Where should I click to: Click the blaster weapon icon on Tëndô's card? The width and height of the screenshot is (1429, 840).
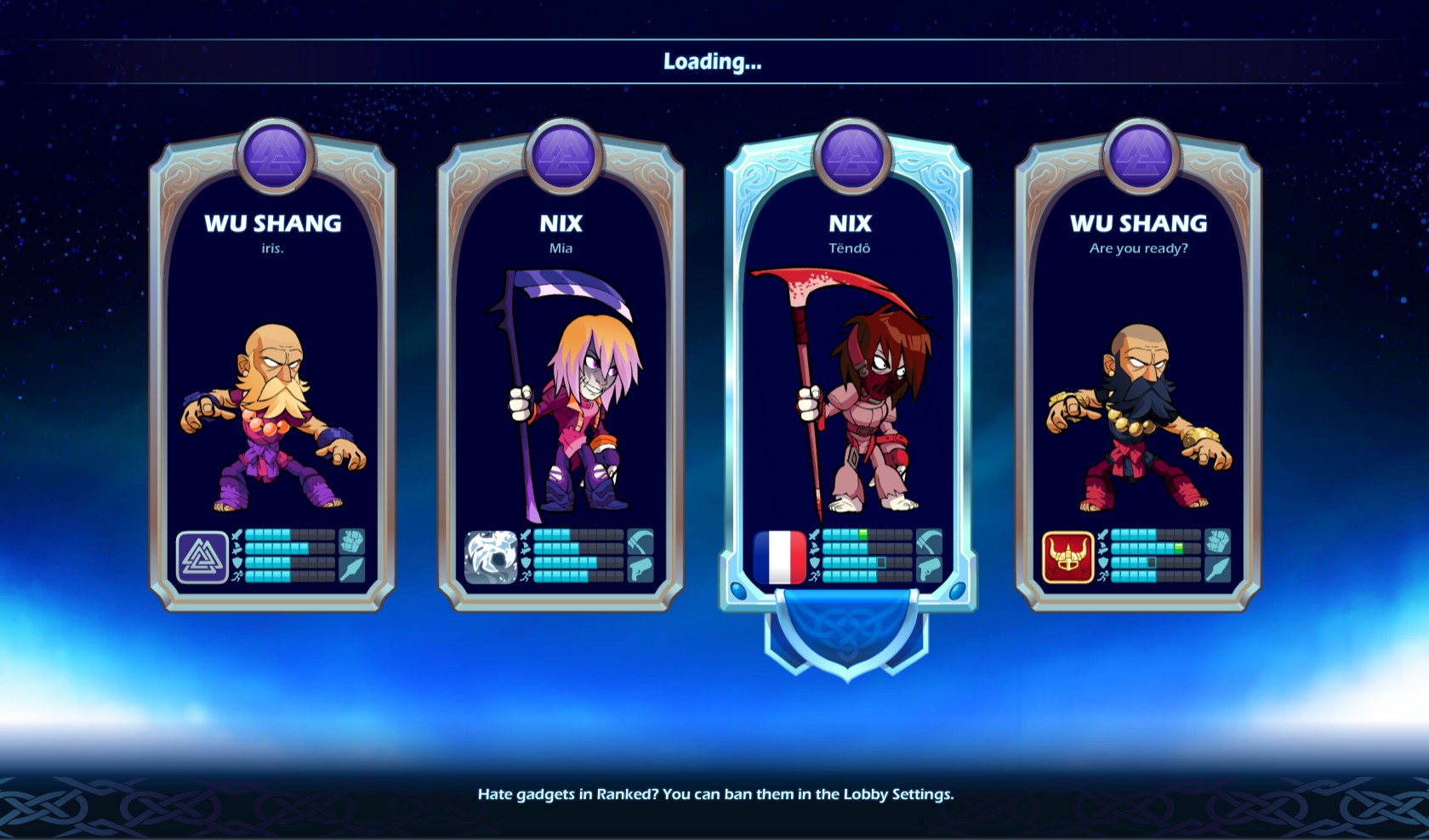click(930, 570)
